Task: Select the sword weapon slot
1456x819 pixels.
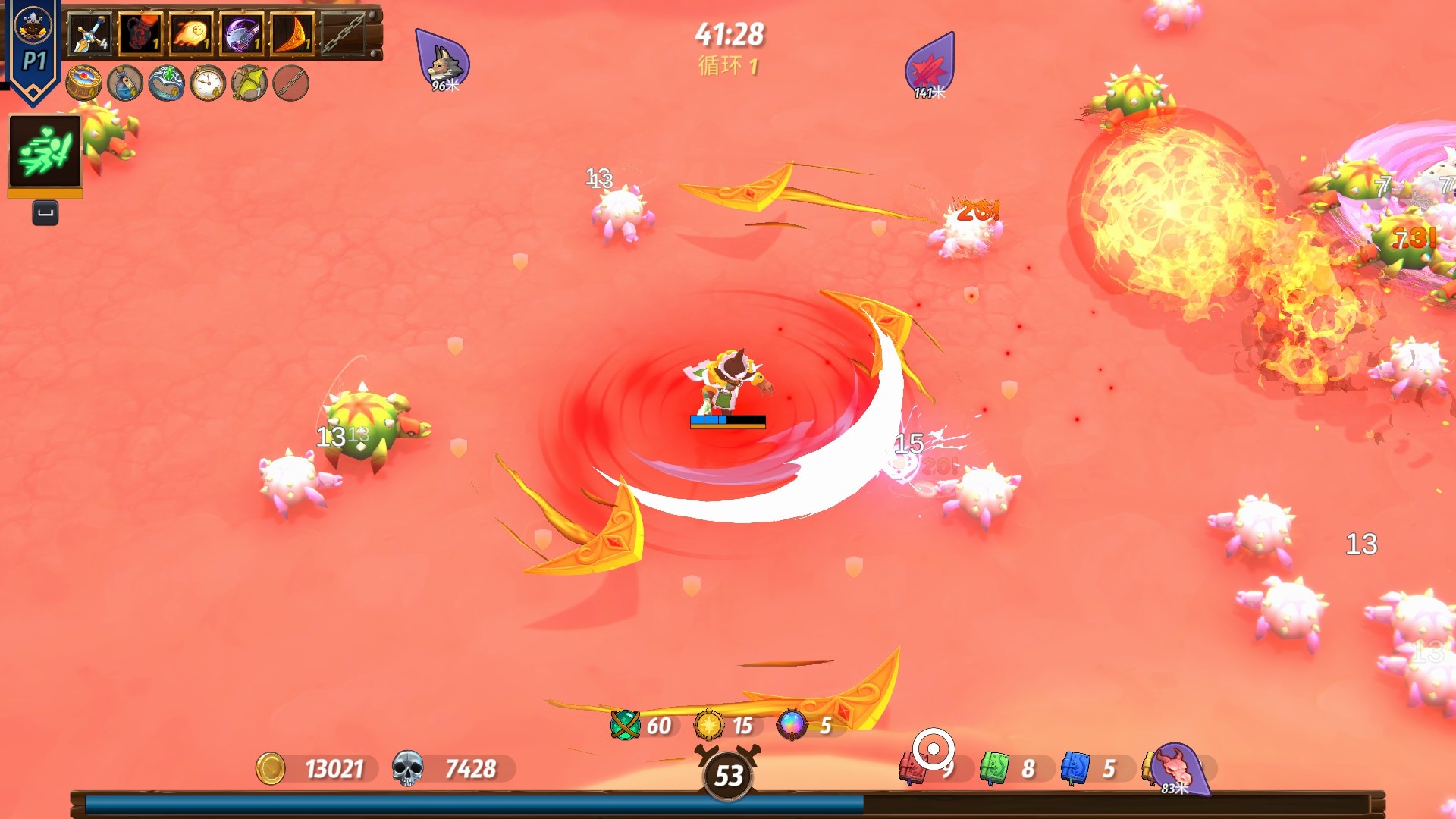Action: [90, 34]
